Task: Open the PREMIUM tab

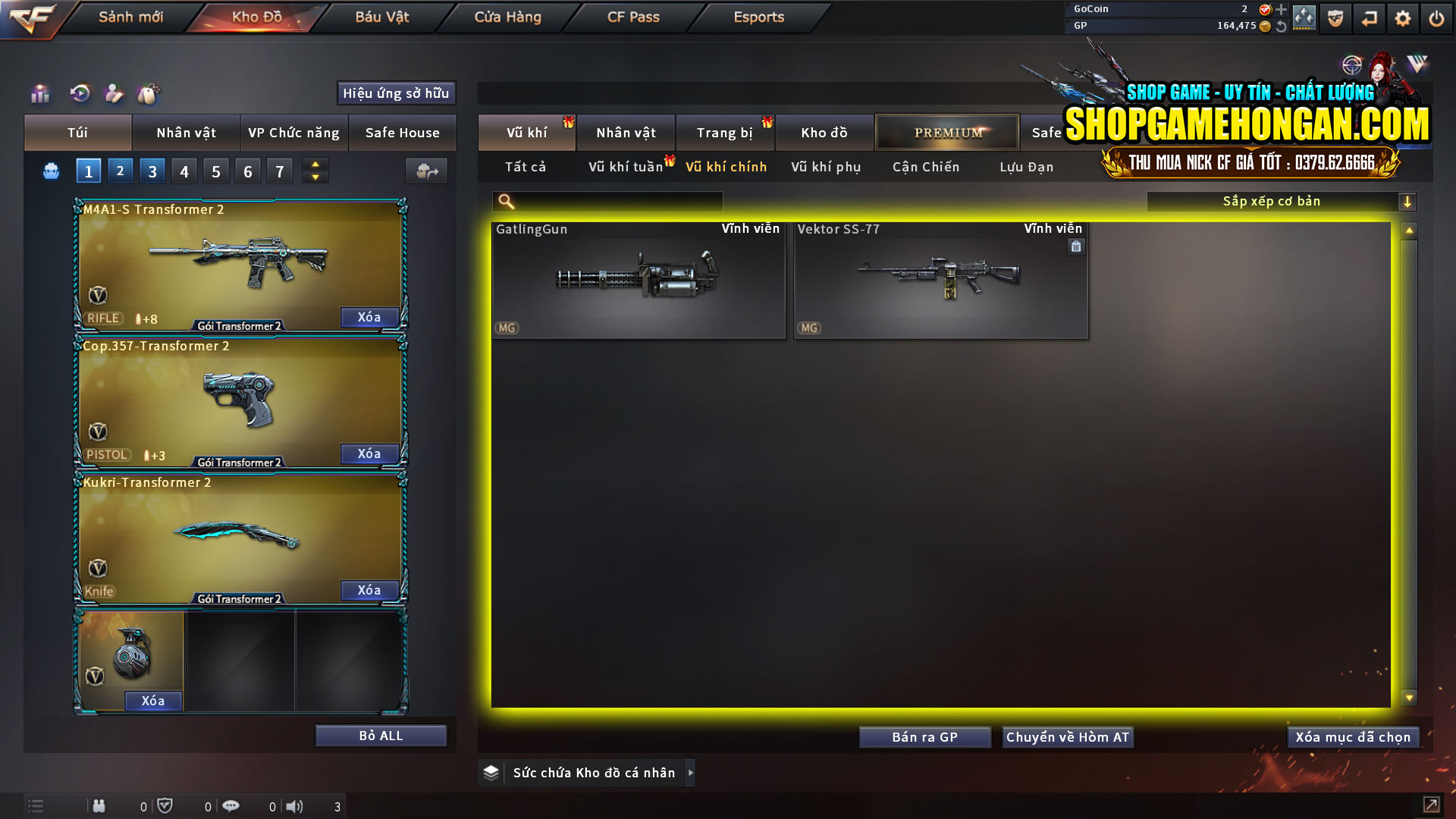Action: click(x=946, y=132)
